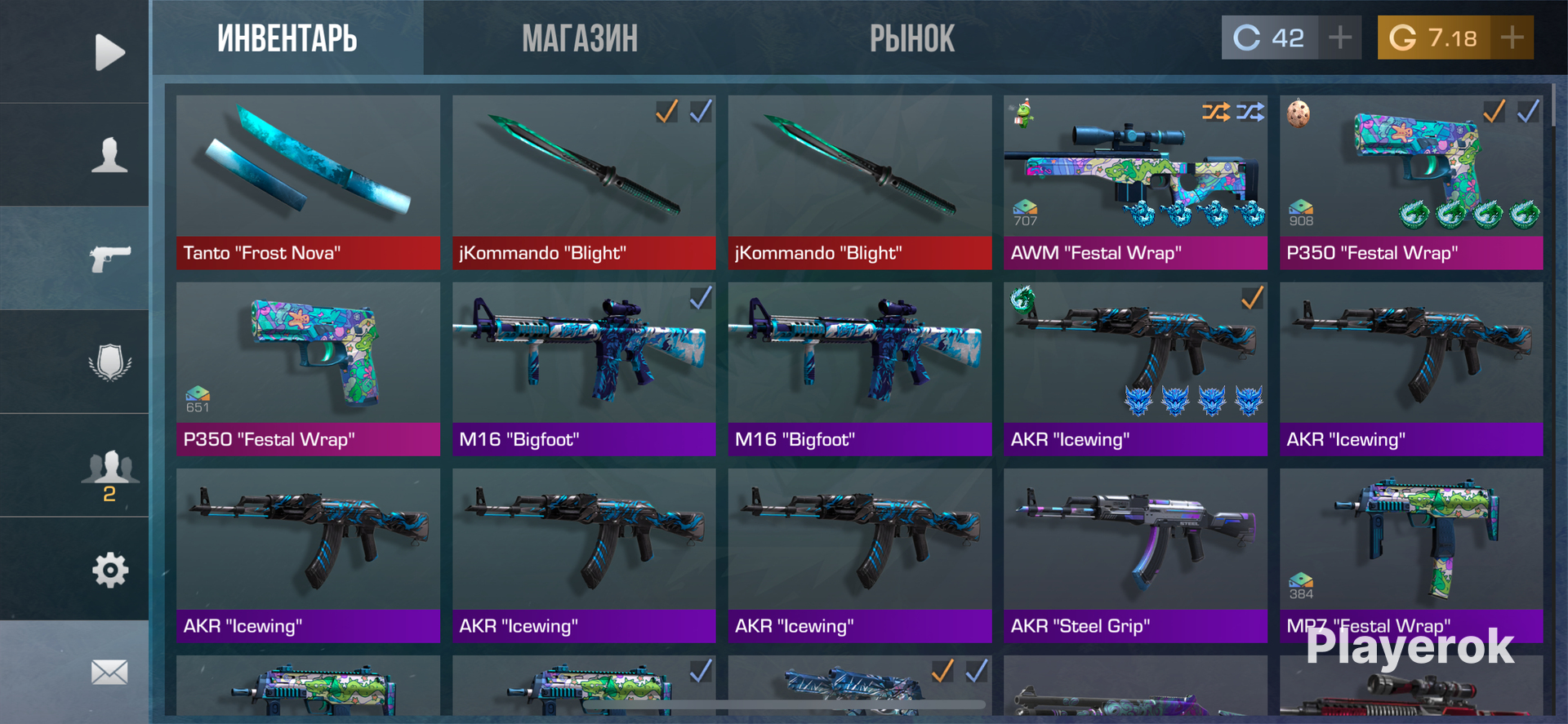Open settings with the gear icon
Viewport: 1568px width, 724px height.
tap(109, 570)
